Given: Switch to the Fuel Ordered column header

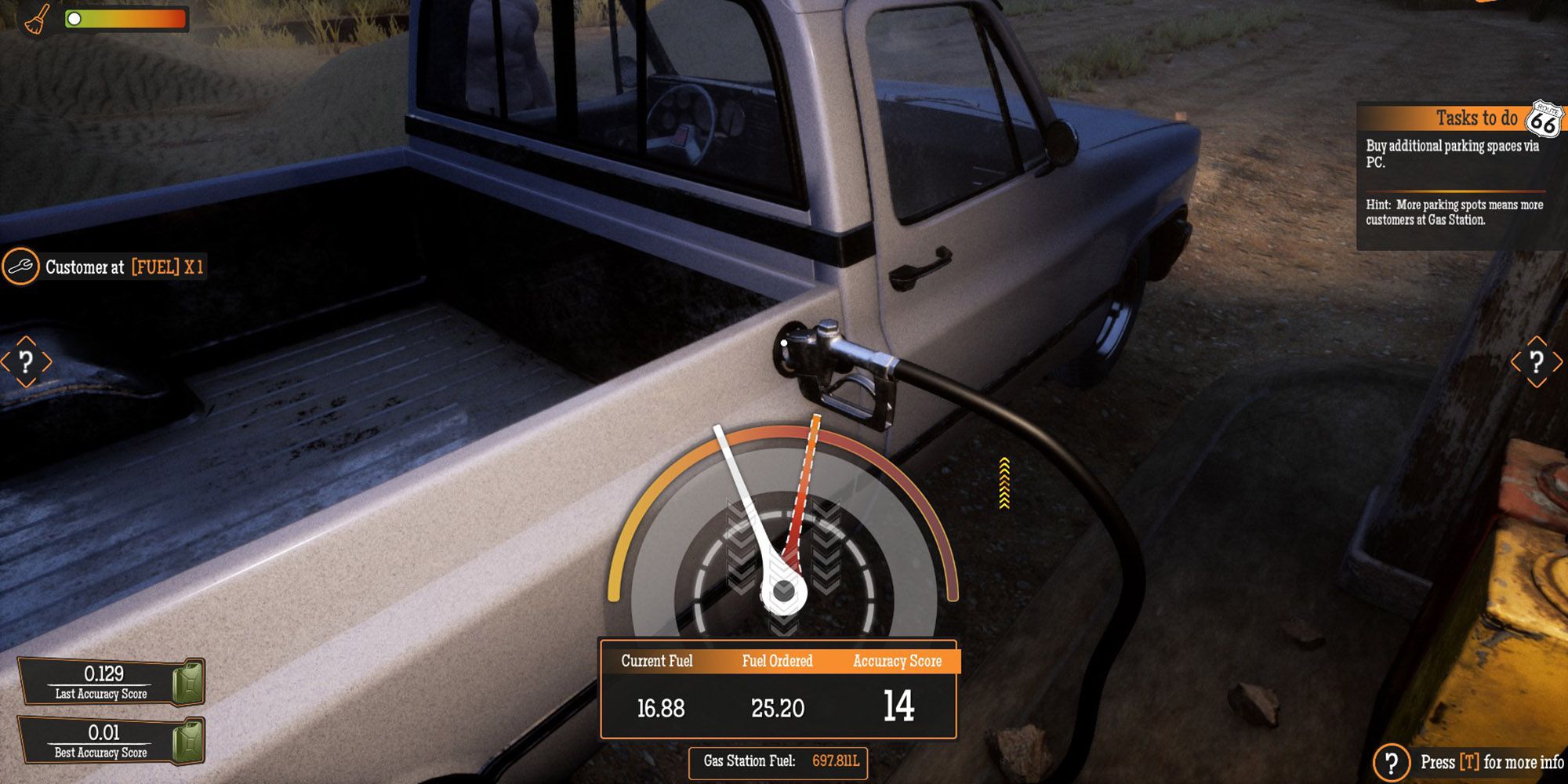Looking at the screenshot, I should 776,661.
